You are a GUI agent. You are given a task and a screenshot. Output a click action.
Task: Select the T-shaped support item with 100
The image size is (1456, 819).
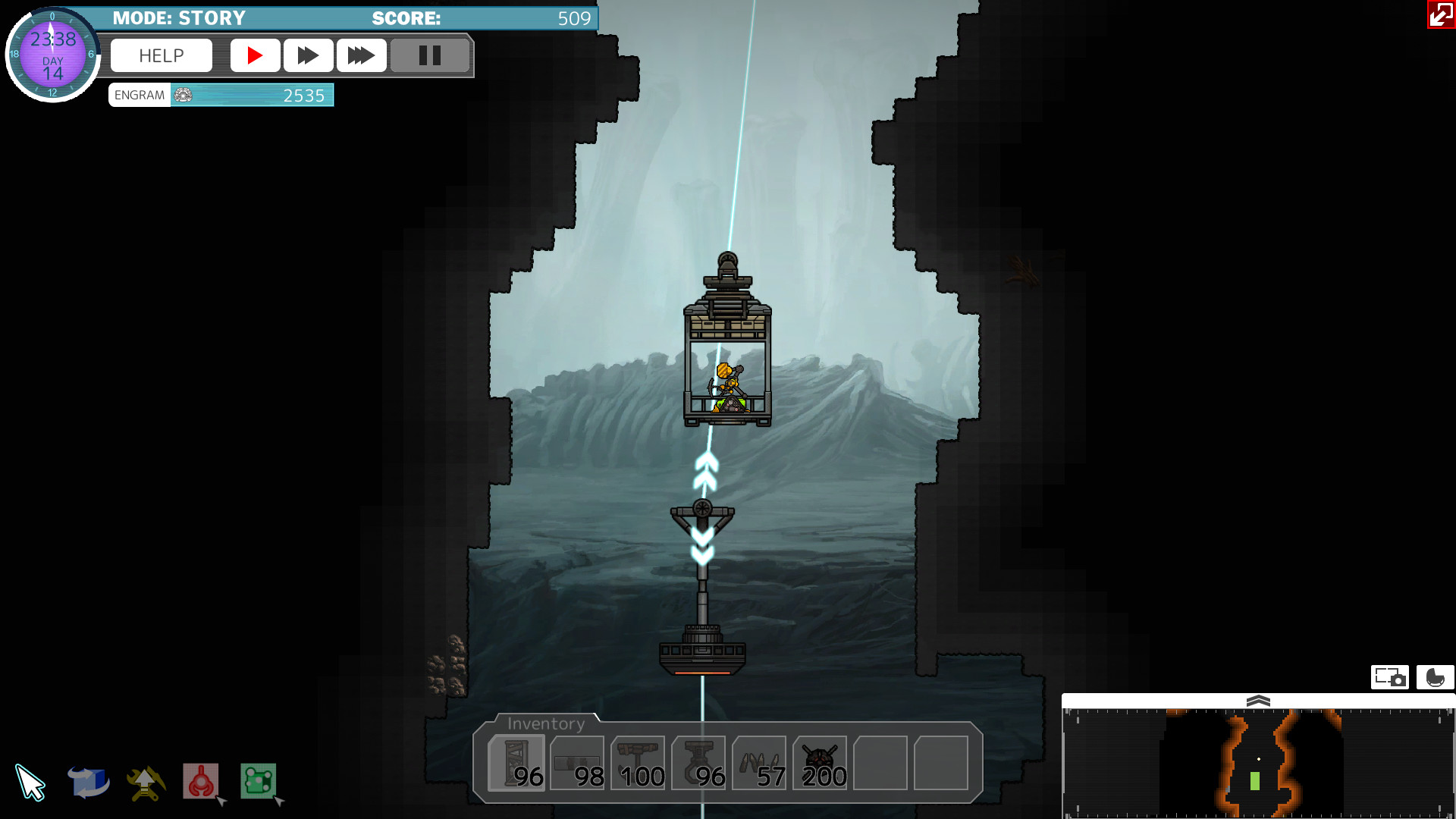[x=638, y=763]
